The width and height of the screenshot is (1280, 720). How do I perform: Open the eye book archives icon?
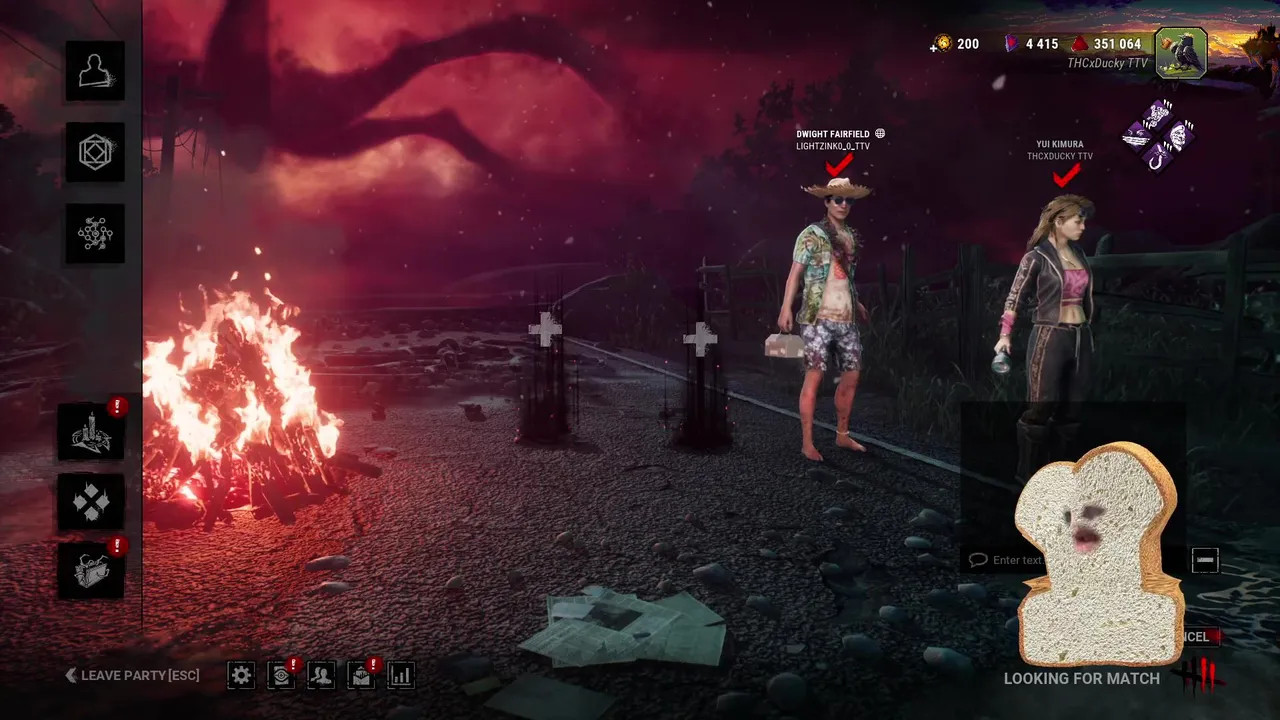tap(281, 675)
